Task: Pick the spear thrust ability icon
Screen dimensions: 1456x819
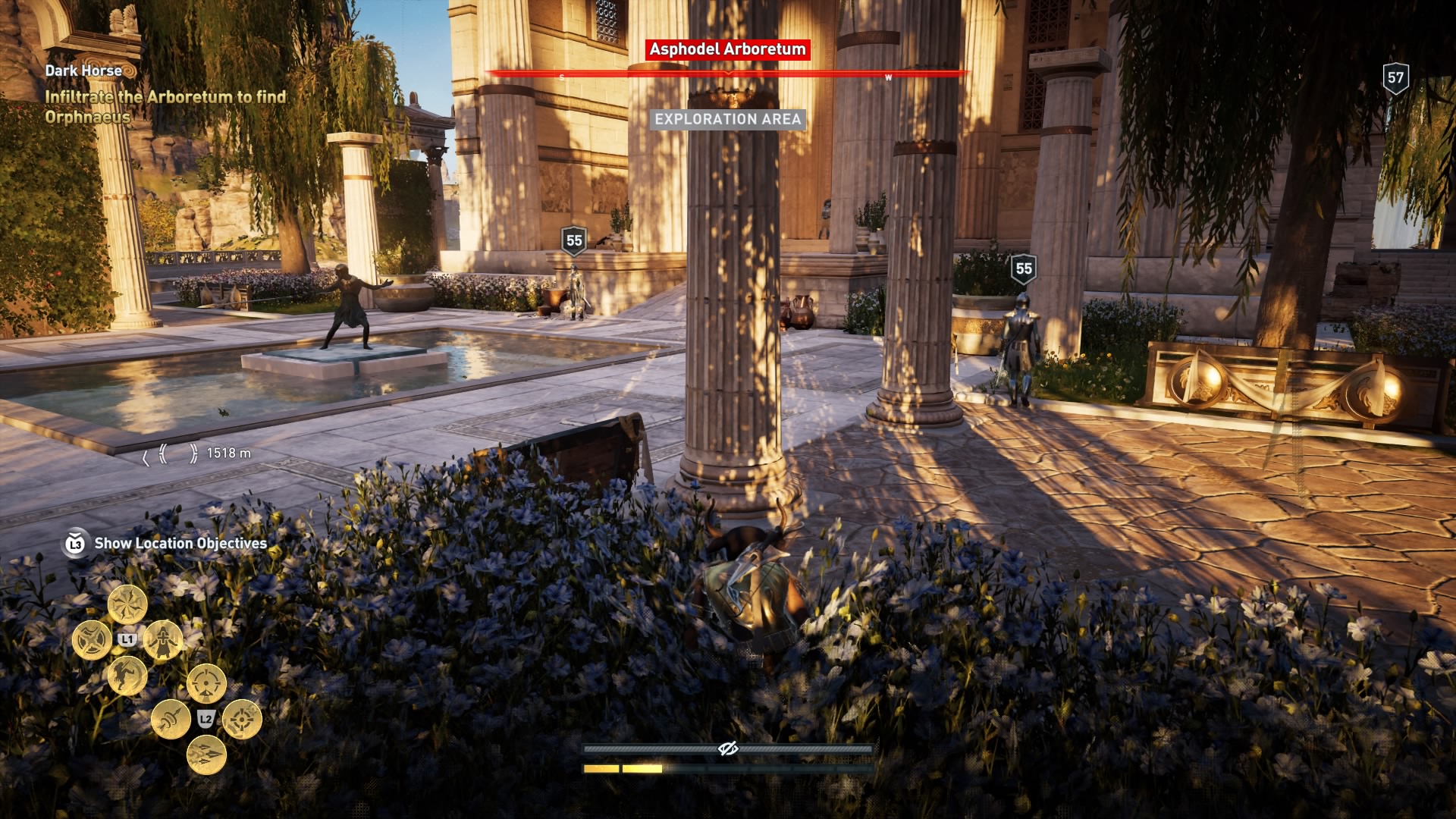Action: coord(171,719)
